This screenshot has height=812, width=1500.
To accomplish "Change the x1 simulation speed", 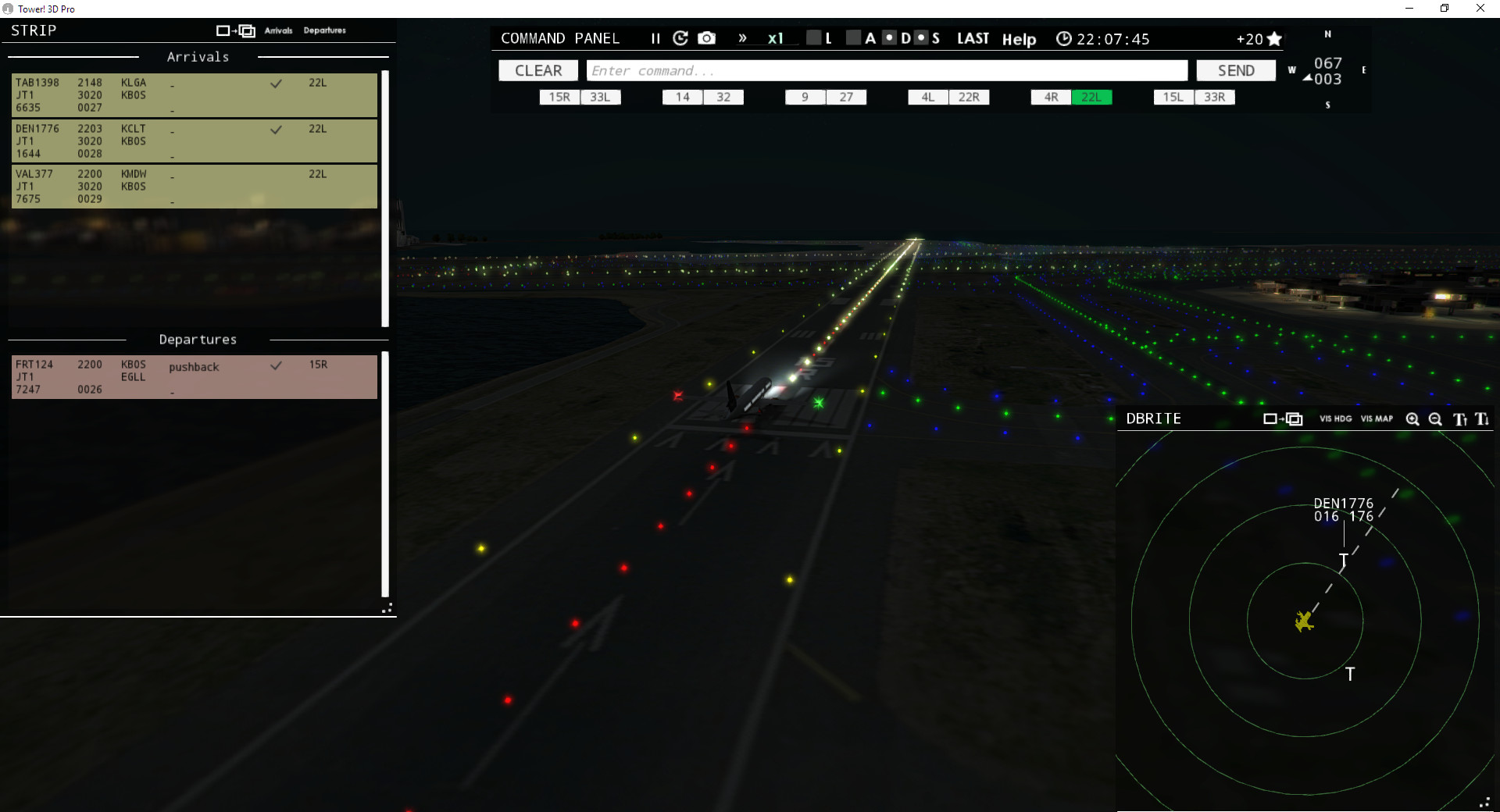I will pos(776,37).
